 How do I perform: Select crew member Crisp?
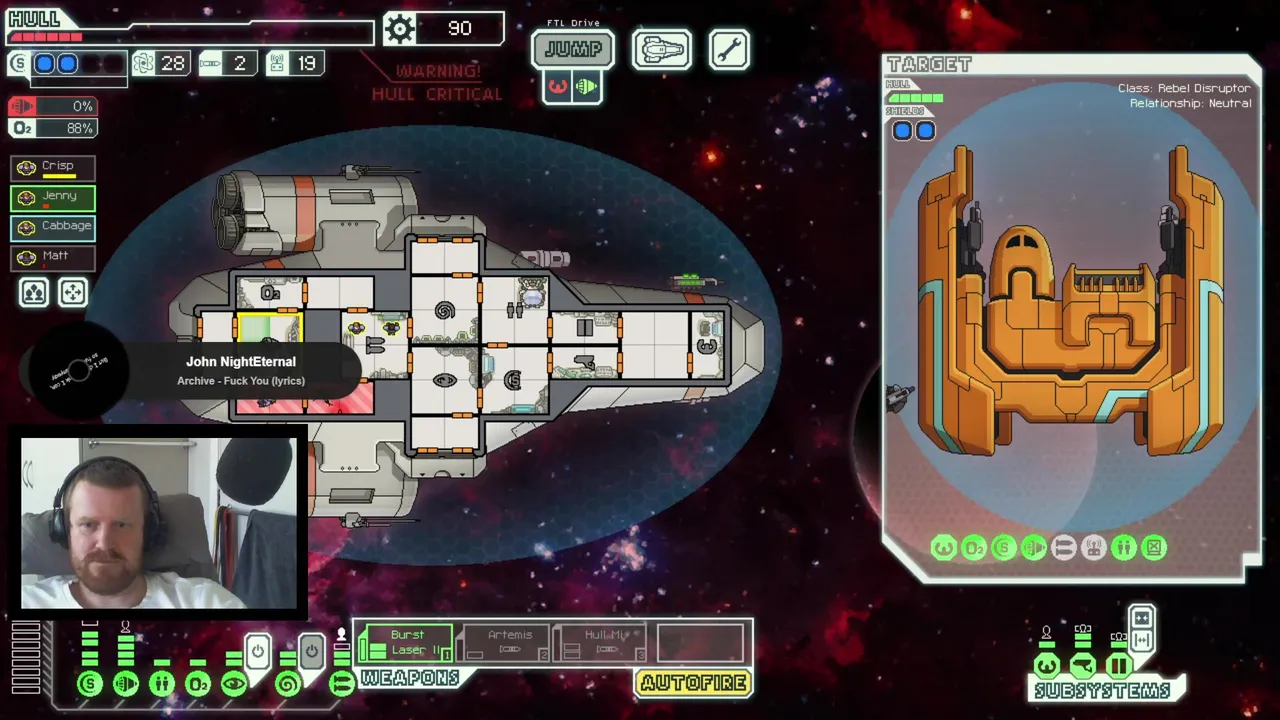pos(53,167)
